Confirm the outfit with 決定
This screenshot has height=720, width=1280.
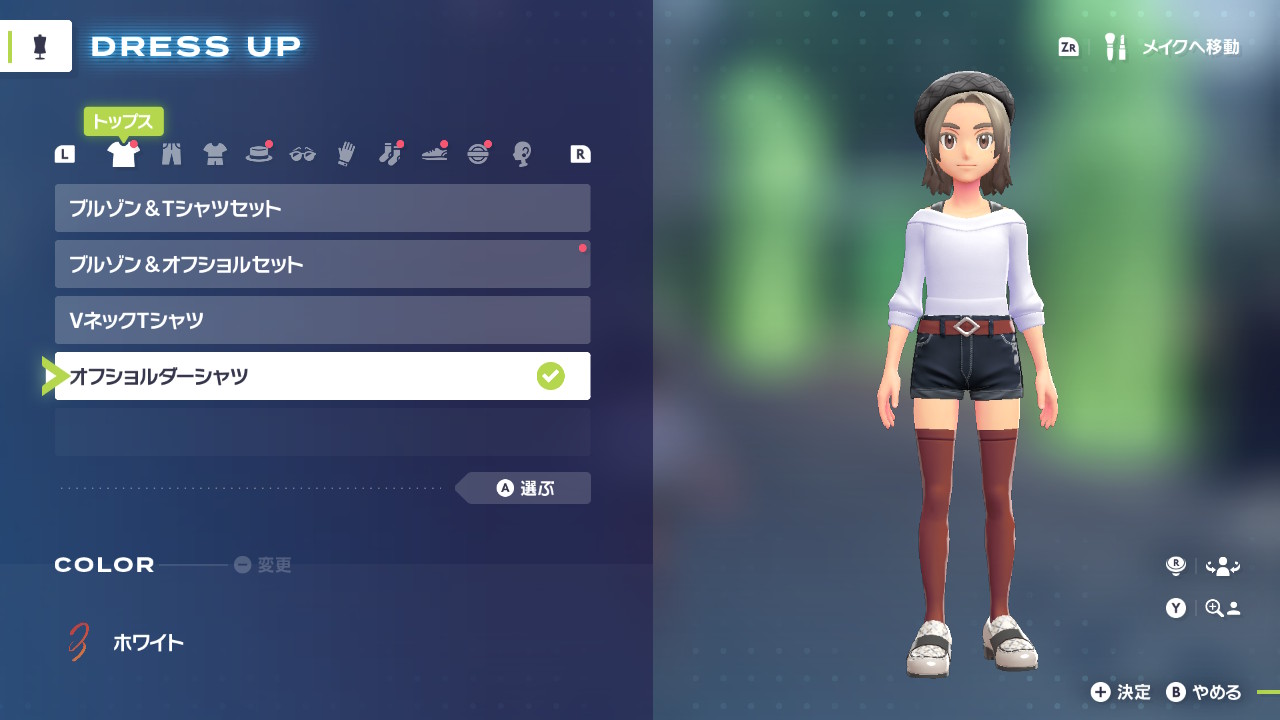point(1121,692)
